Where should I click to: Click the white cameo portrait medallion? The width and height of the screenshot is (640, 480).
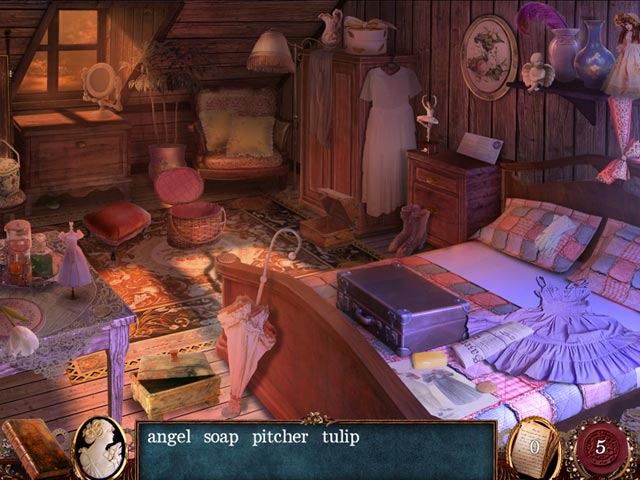100,445
